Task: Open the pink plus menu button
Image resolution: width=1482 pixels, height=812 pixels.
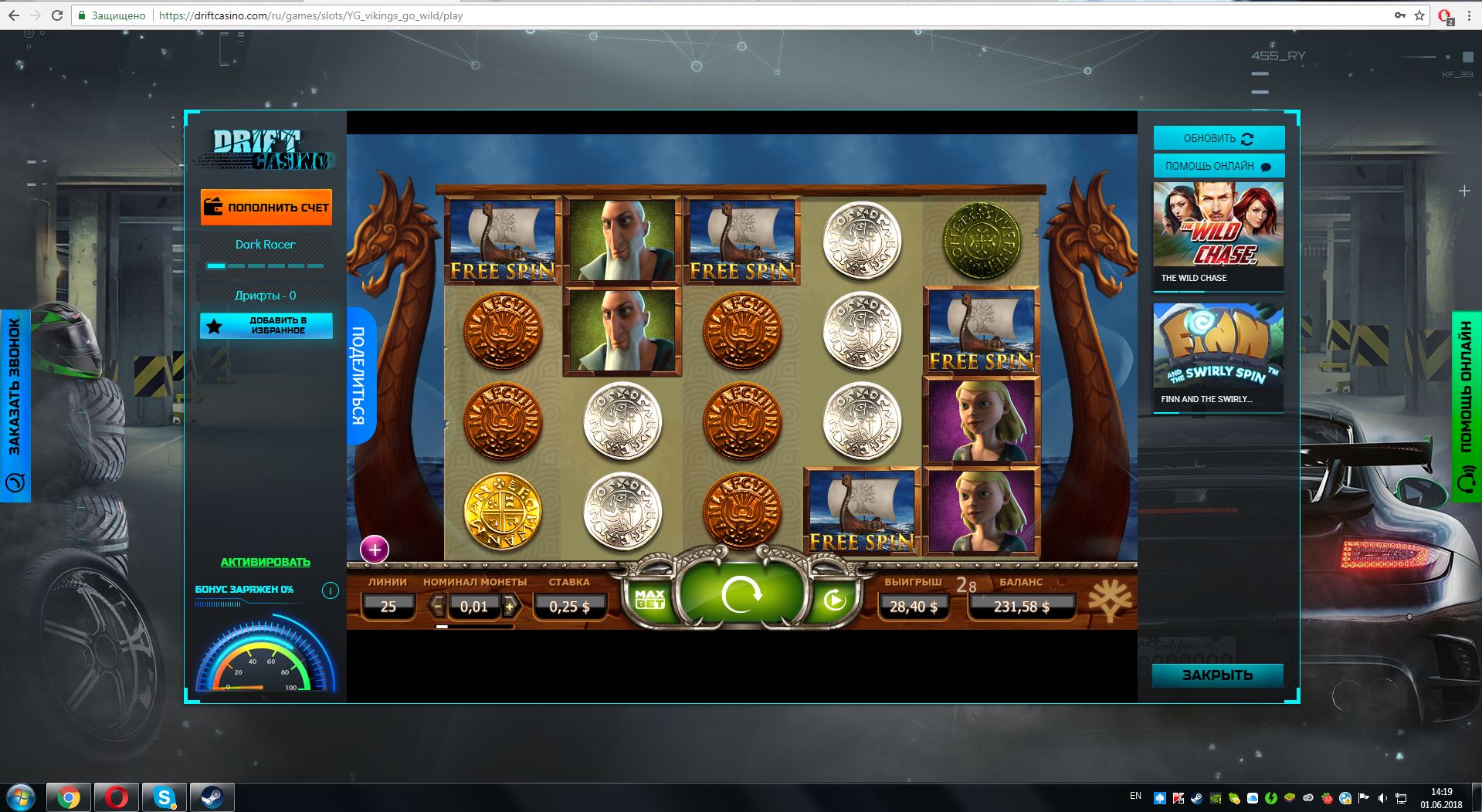Action: [x=375, y=550]
